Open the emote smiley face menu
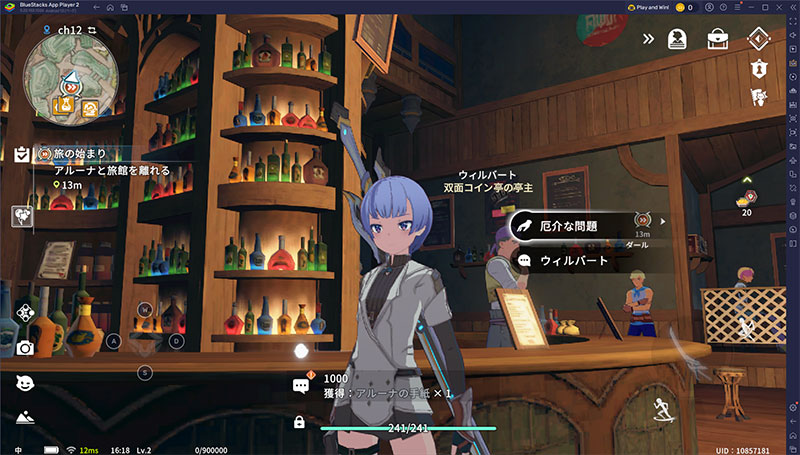This screenshot has width=800, height=455. tap(25, 382)
